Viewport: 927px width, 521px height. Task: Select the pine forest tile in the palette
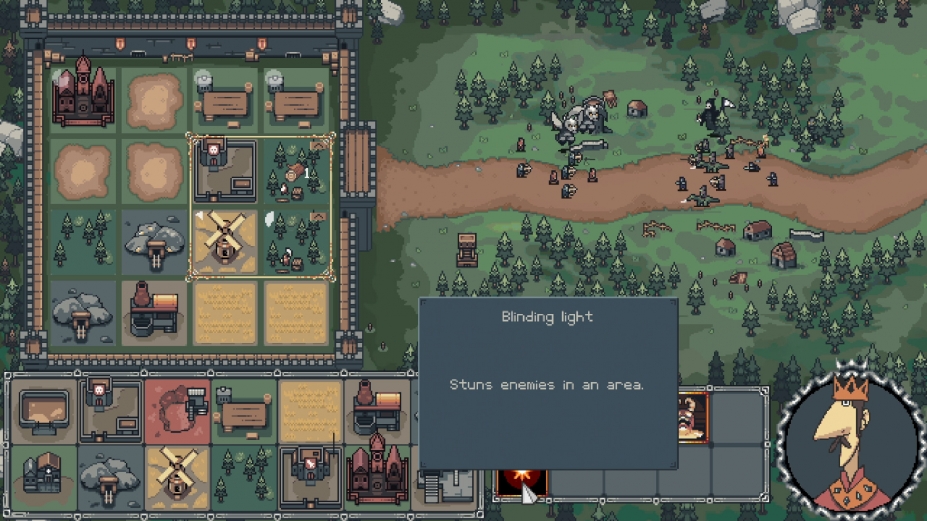pyautogui.click(x=243, y=476)
